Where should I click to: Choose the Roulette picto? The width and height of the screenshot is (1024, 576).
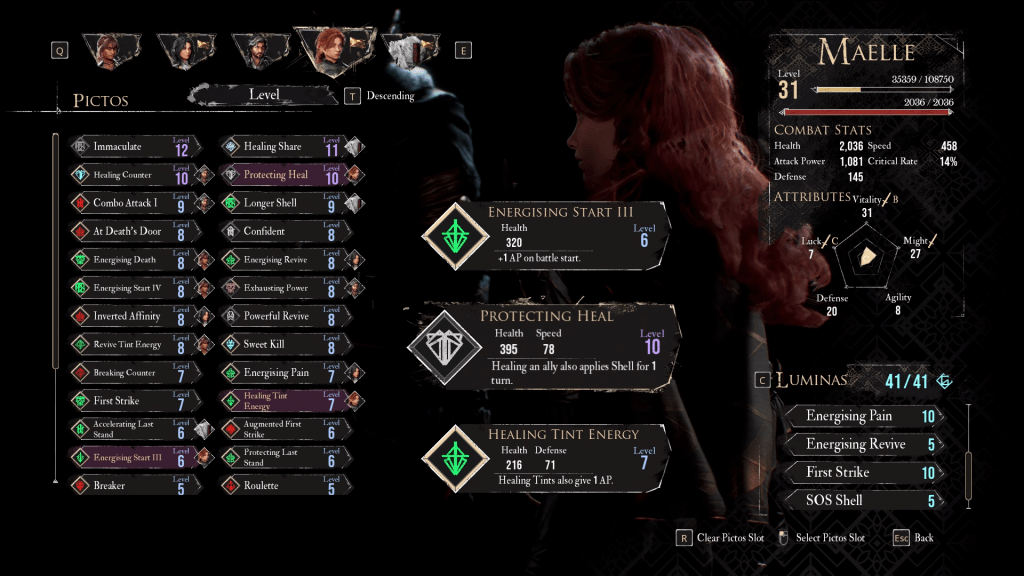[280, 486]
